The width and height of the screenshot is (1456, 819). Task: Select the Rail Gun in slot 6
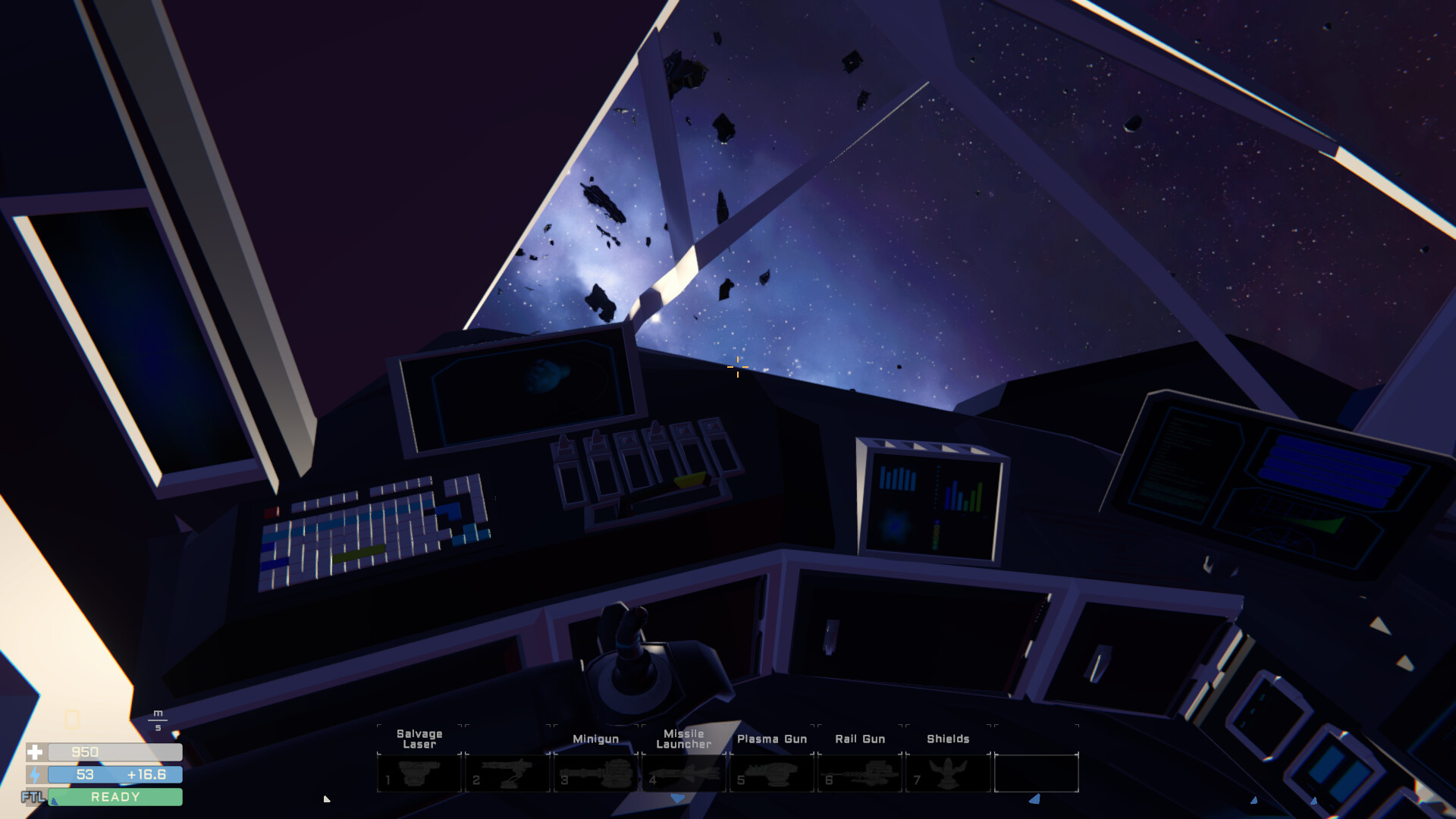(x=859, y=772)
